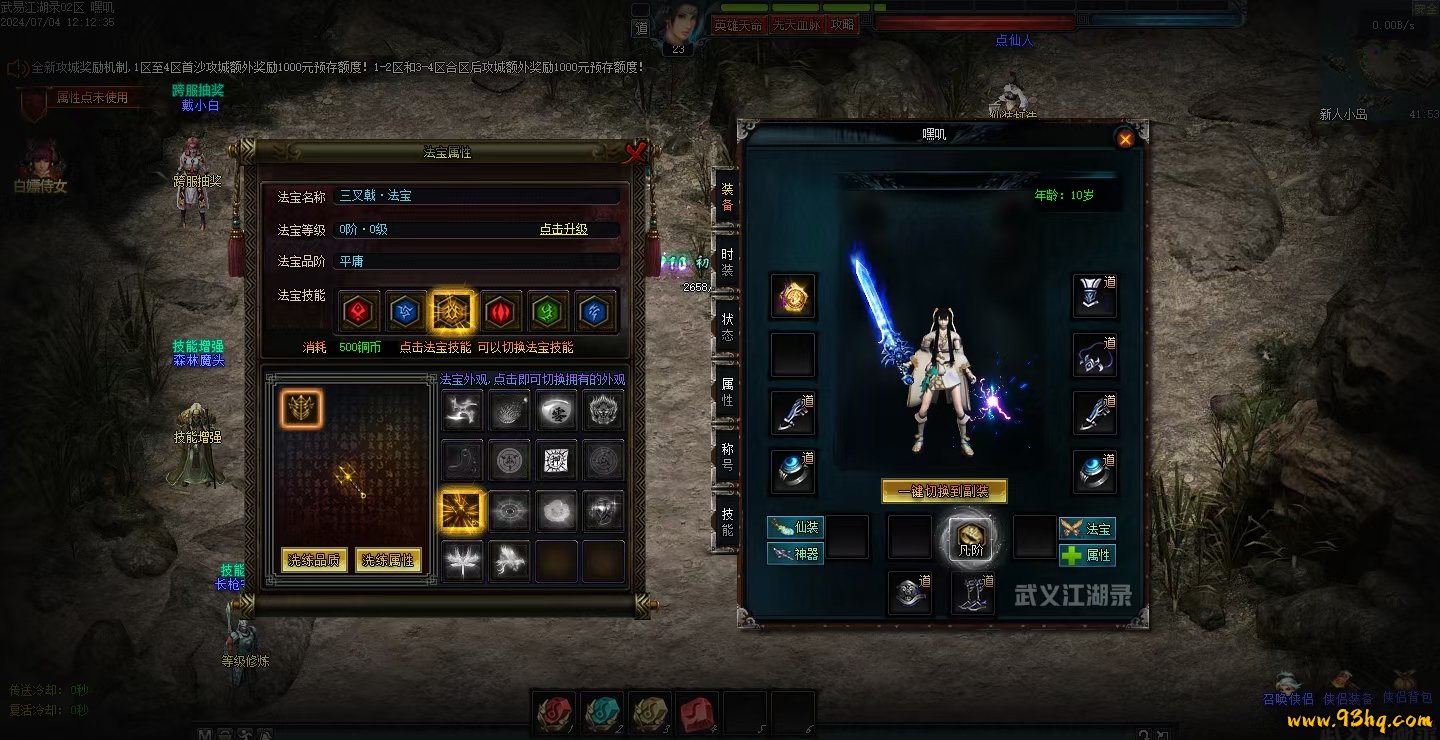Open the 神器 button
The width and height of the screenshot is (1440, 740).
(796, 553)
